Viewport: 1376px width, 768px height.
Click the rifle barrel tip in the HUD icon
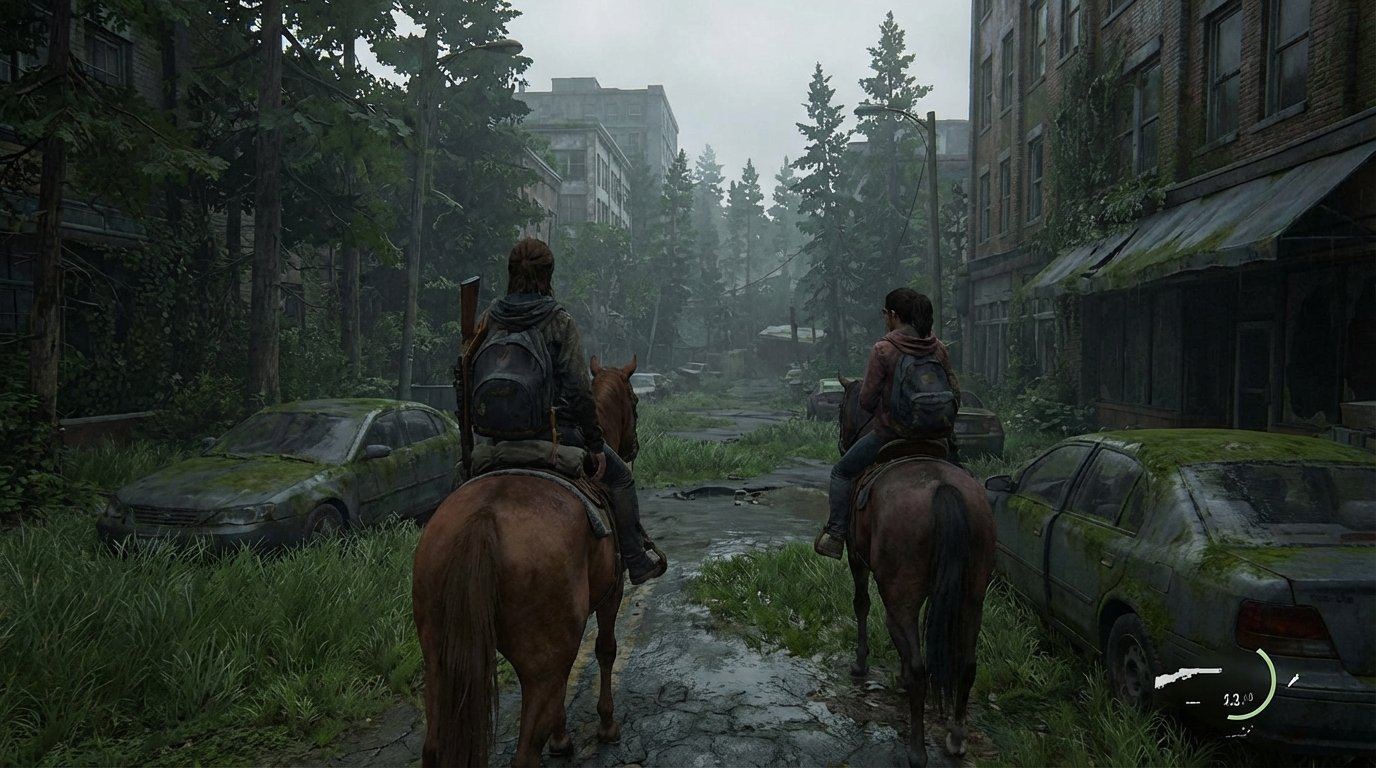click(1219, 670)
